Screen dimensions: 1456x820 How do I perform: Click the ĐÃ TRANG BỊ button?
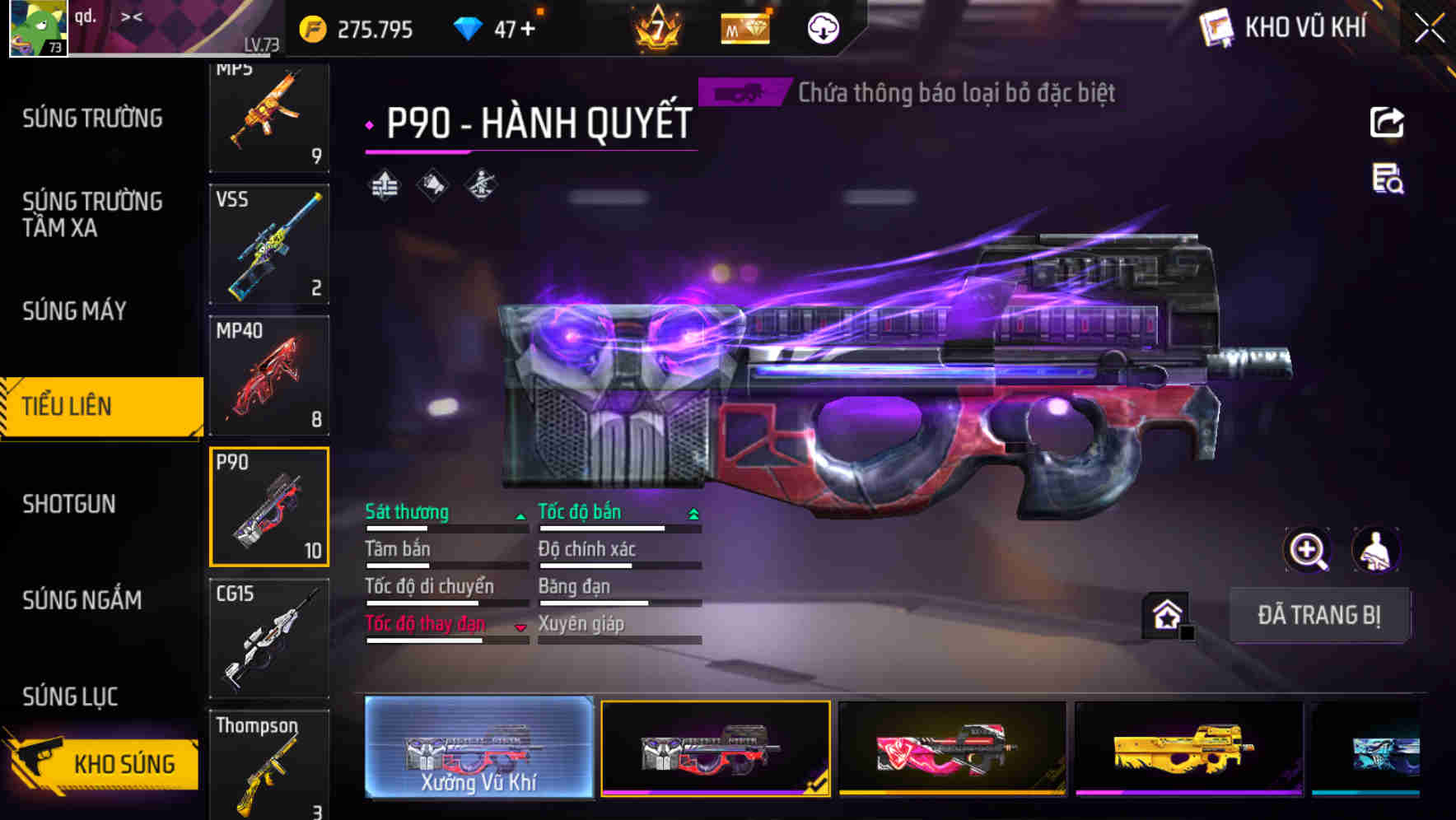1320,616
